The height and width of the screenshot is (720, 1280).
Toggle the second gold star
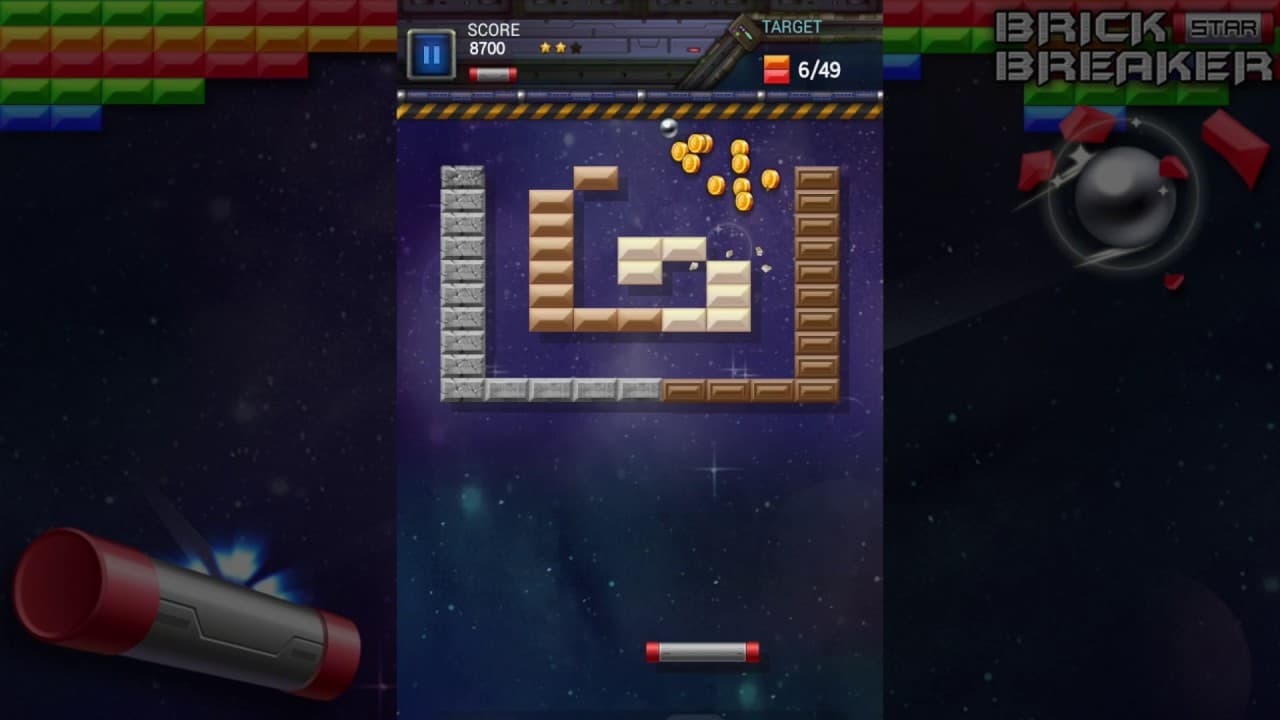pos(562,45)
